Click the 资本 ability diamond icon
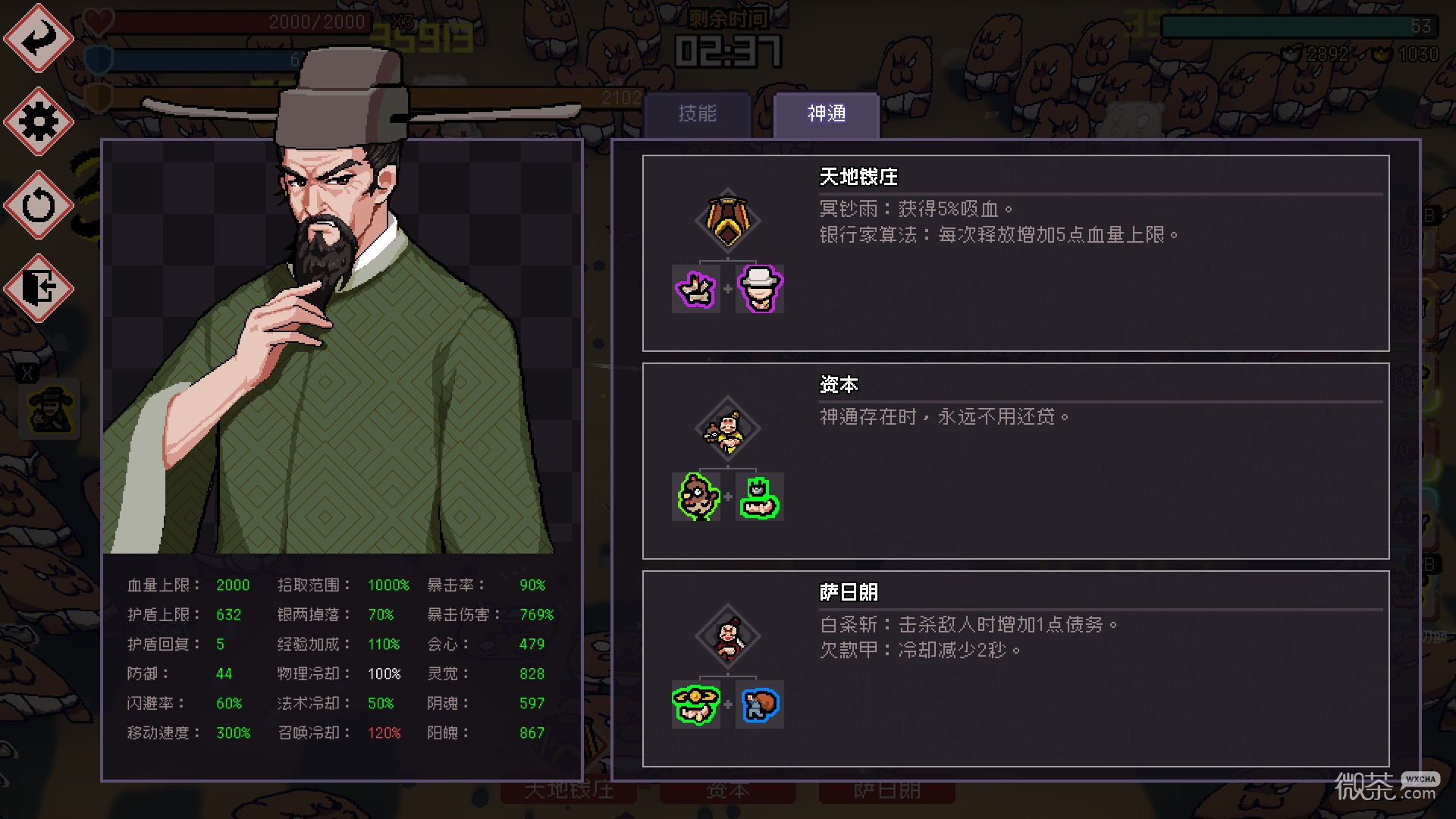Image resolution: width=1456 pixels, height=819 pixels. [726, 428]
